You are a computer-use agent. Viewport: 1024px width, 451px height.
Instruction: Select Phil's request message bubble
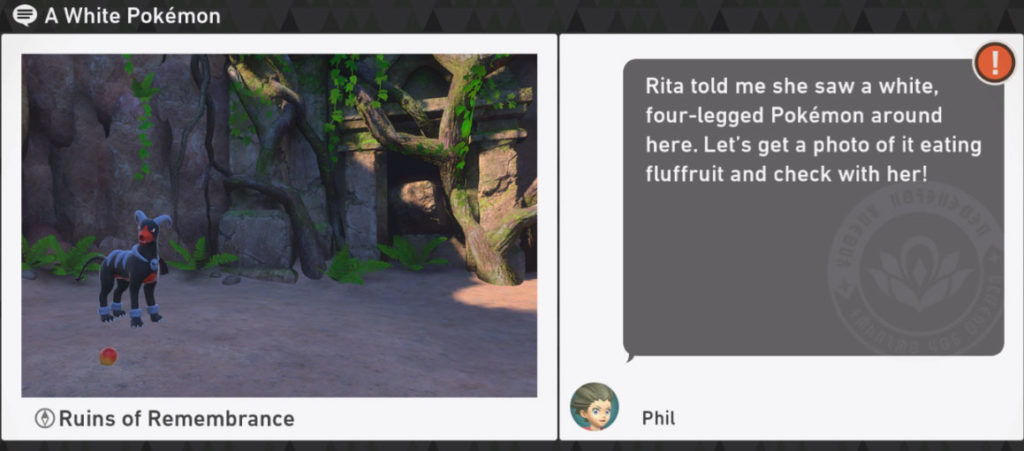pyautogui.click(x=812, y=207)
